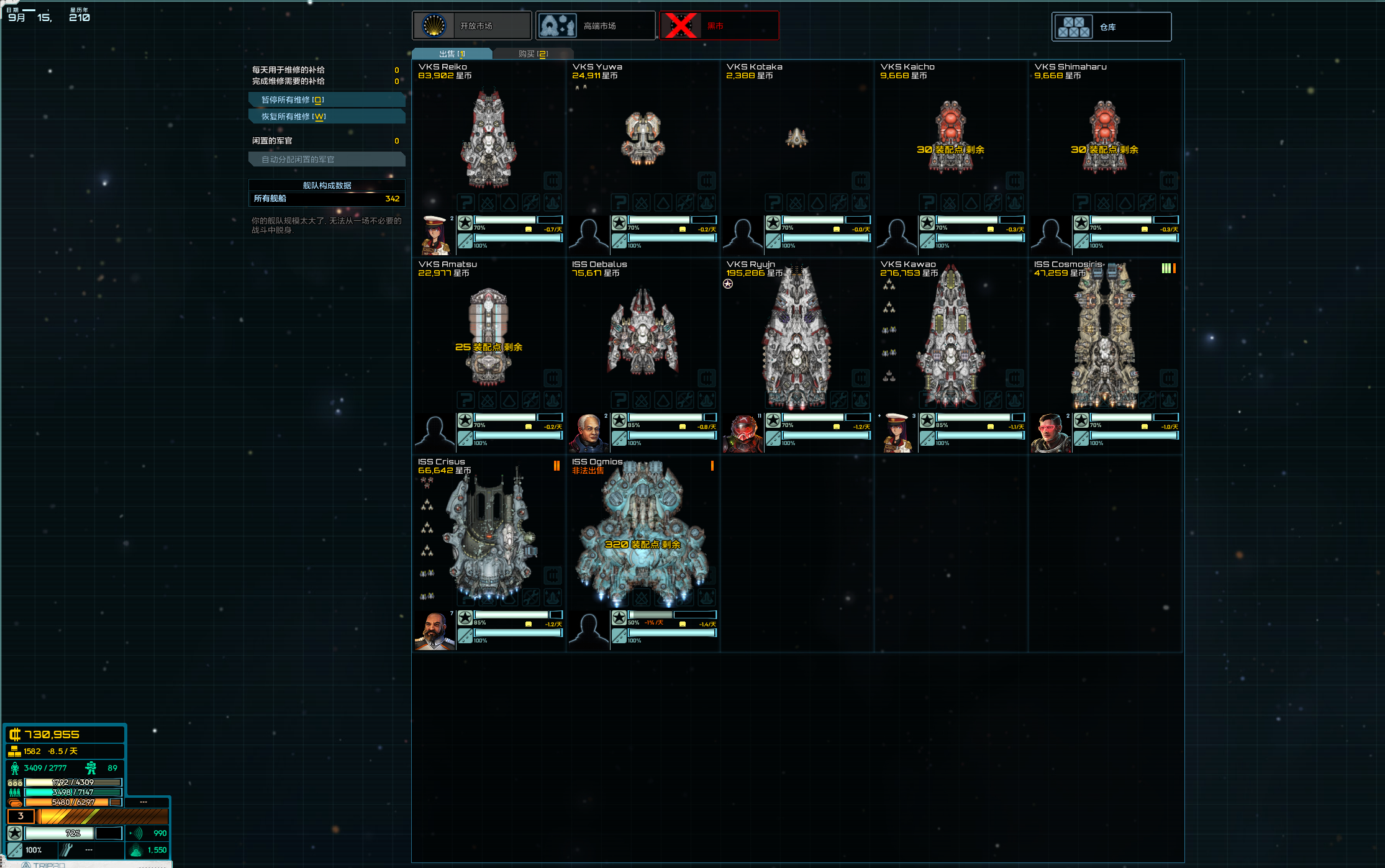
Task: Select the 所有舰船 fleet data row
Action: [327, 199]
